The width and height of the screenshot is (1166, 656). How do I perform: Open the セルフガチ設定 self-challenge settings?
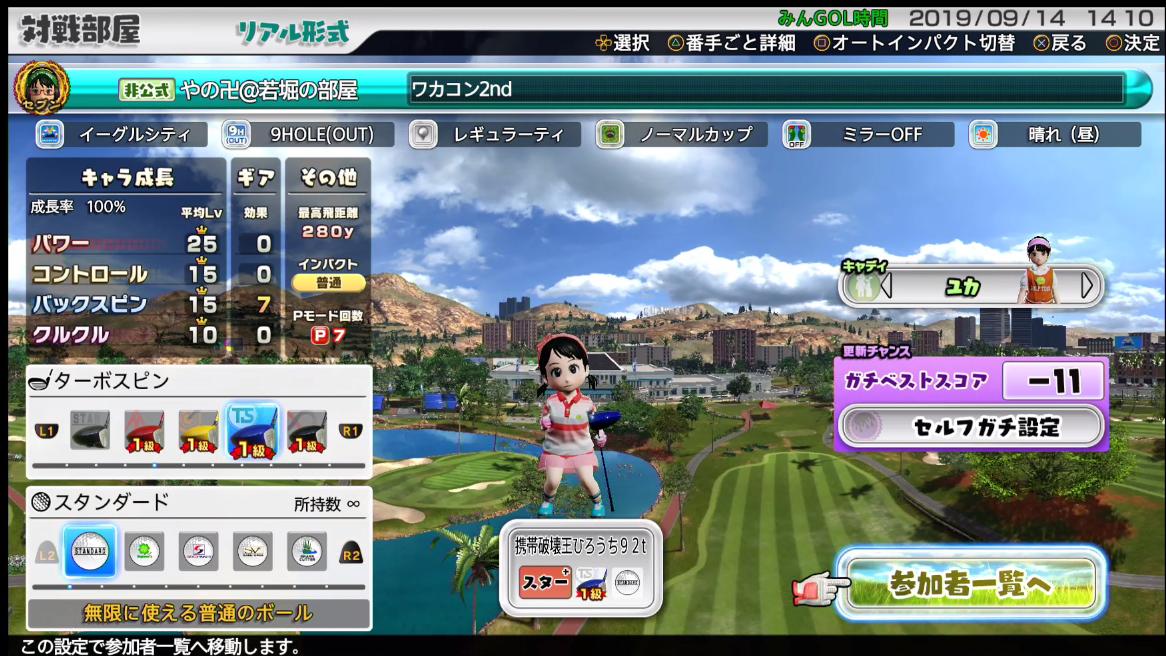(x=971, y=427)
